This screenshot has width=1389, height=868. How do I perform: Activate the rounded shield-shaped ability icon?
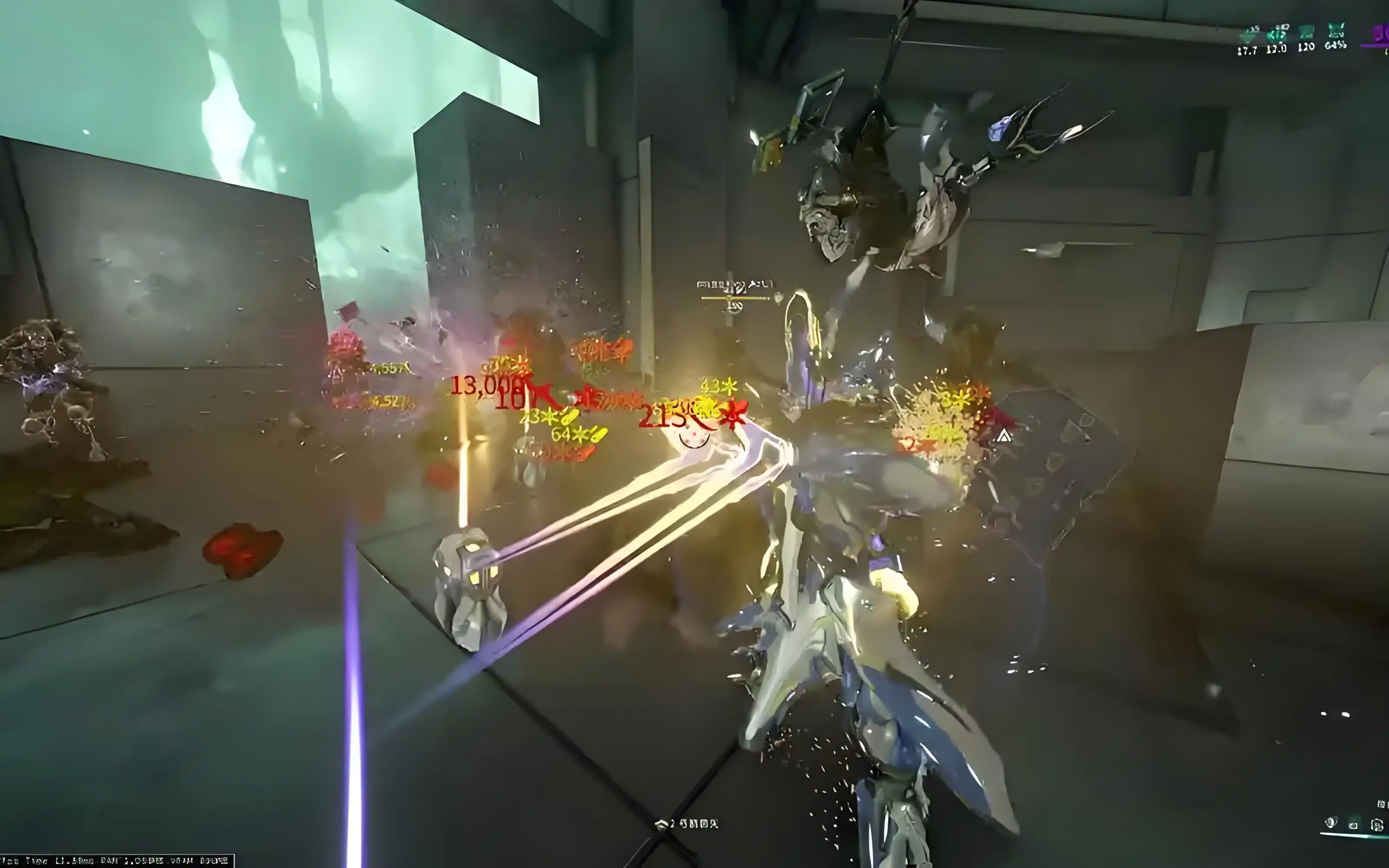tap(1331, 823)
